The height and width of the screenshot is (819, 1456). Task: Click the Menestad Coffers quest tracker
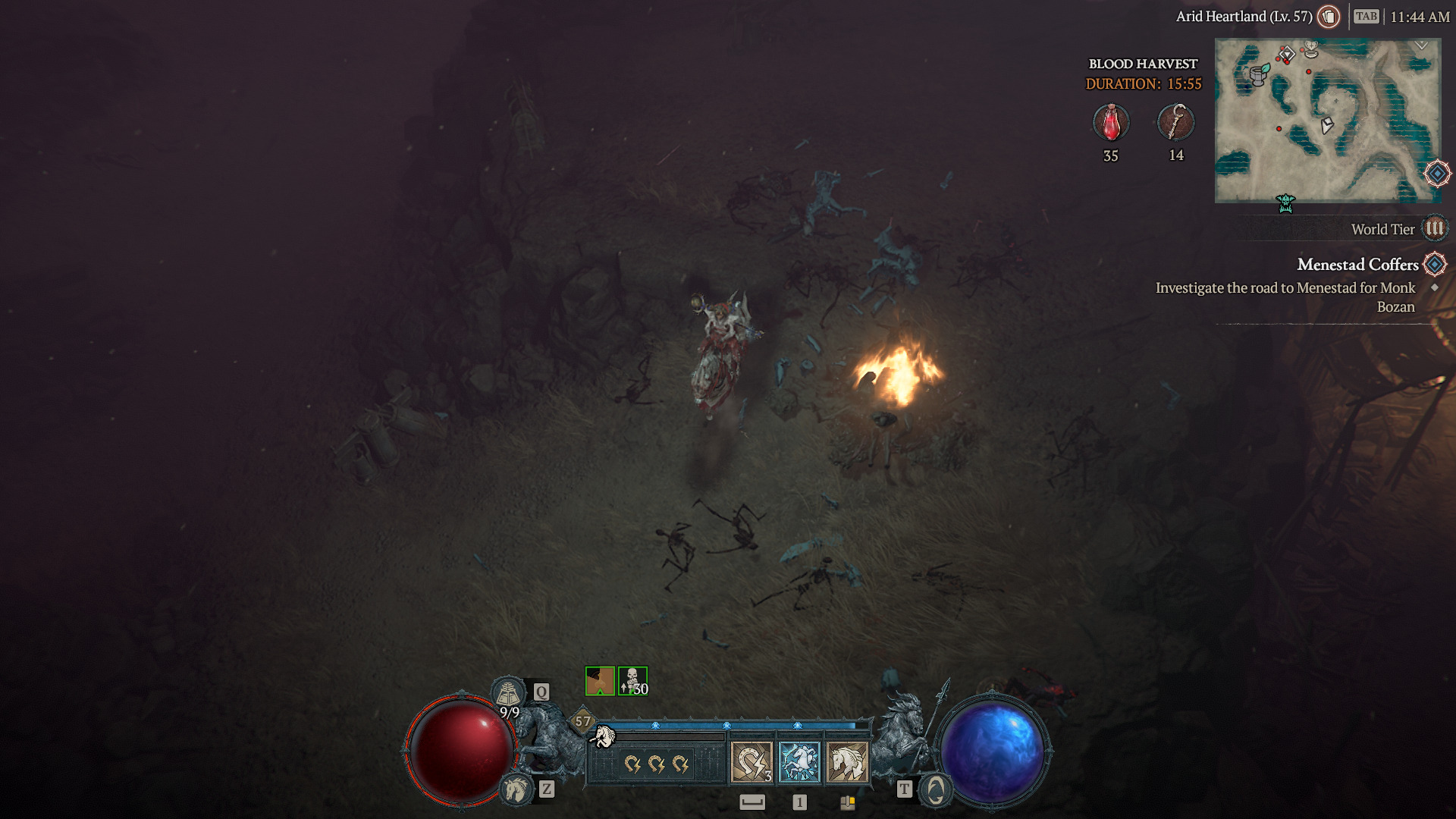click(1357, 265)
